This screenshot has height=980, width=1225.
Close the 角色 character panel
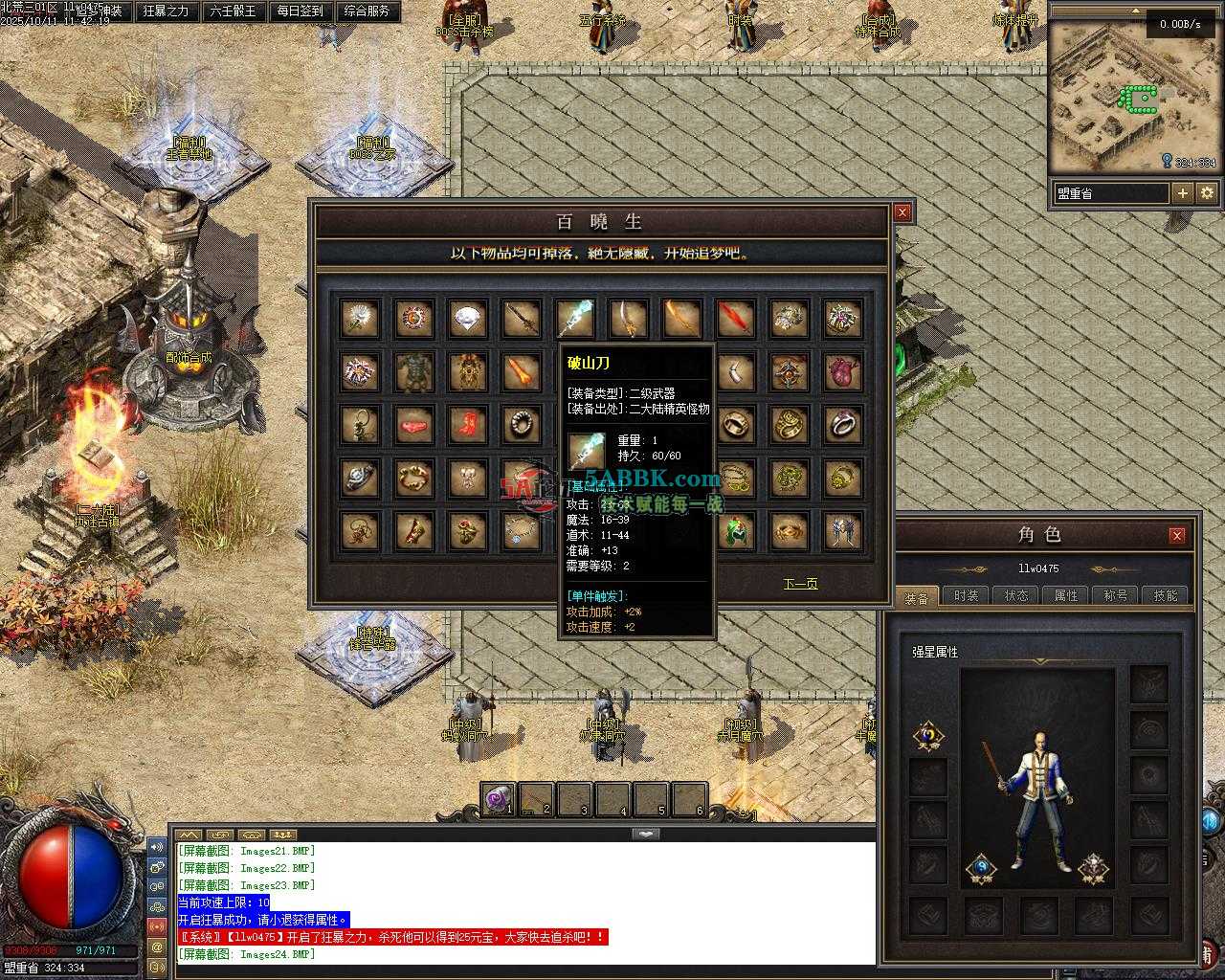(1177, 535)
